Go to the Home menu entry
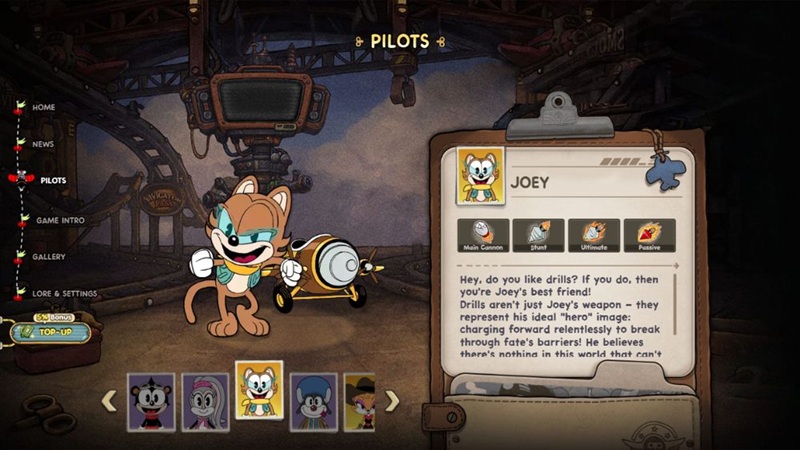 pos(43,107)
